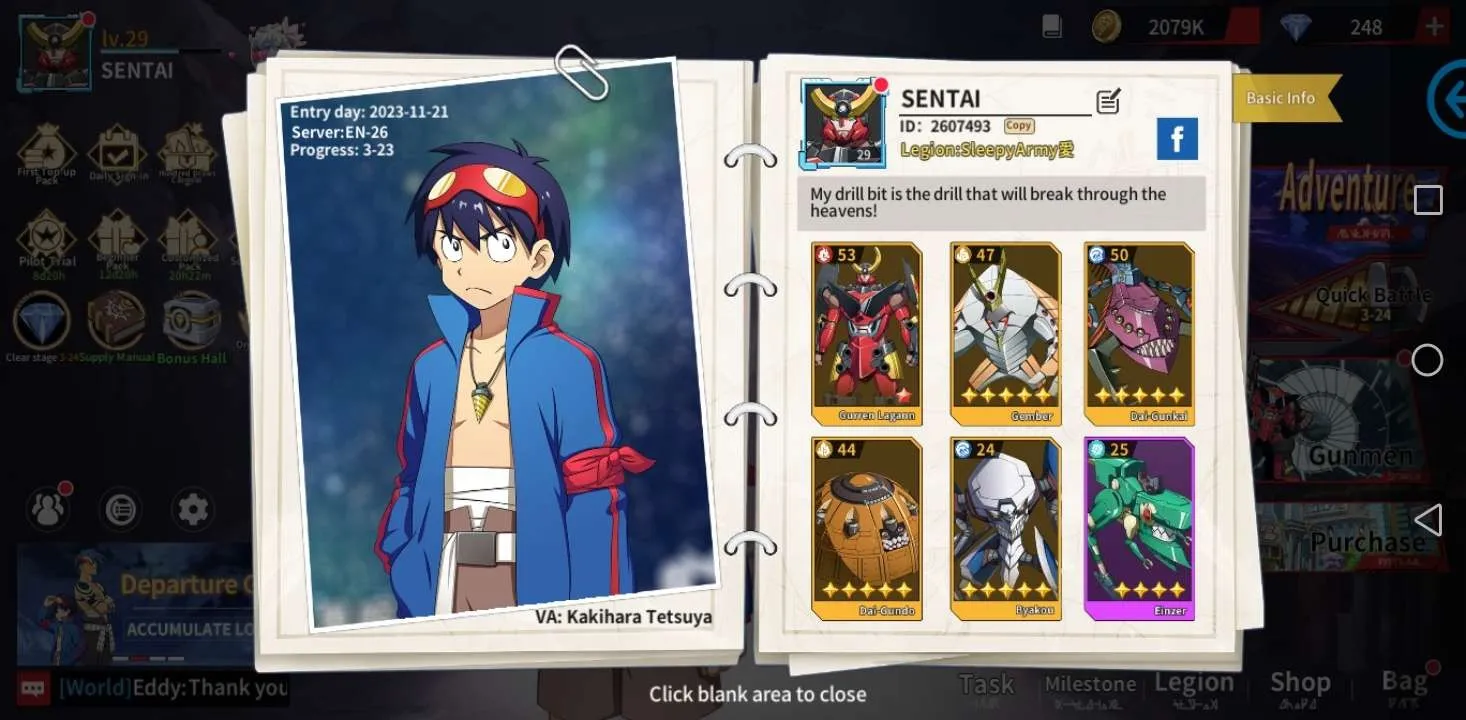Choose the purple Einzer card

coord(1139,528)
